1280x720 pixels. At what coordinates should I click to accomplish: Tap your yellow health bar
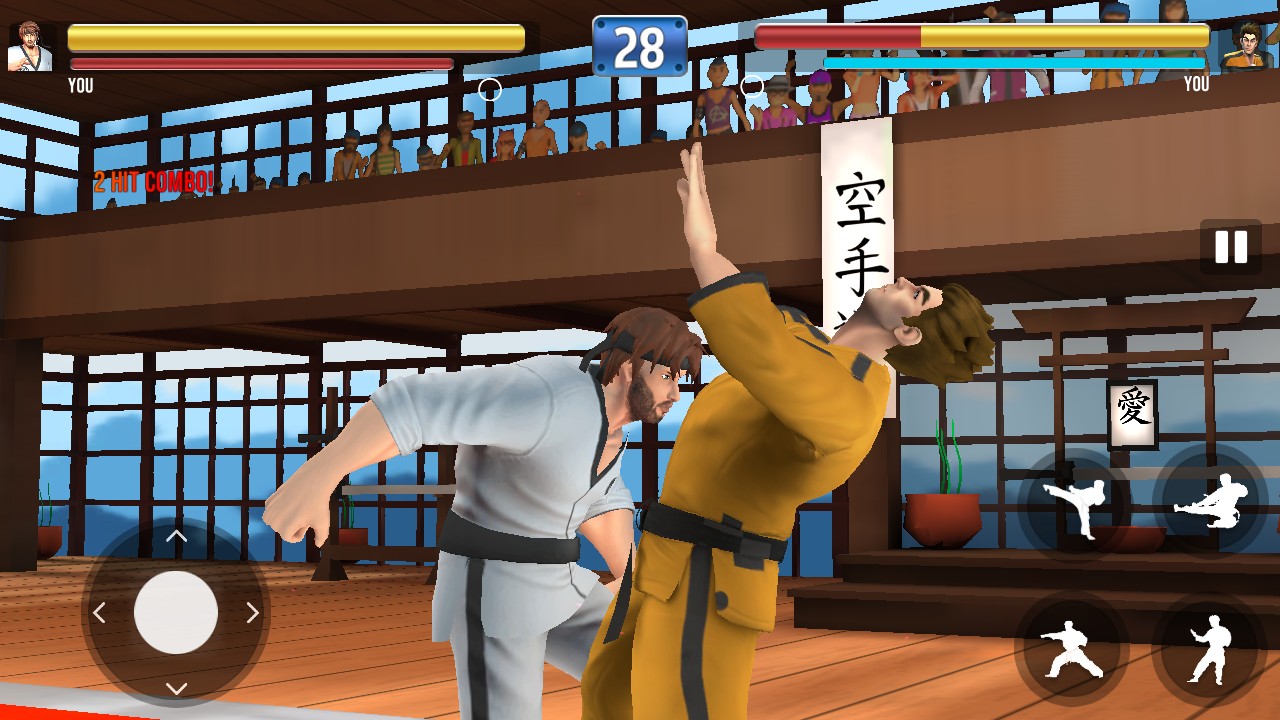[293, 36]
